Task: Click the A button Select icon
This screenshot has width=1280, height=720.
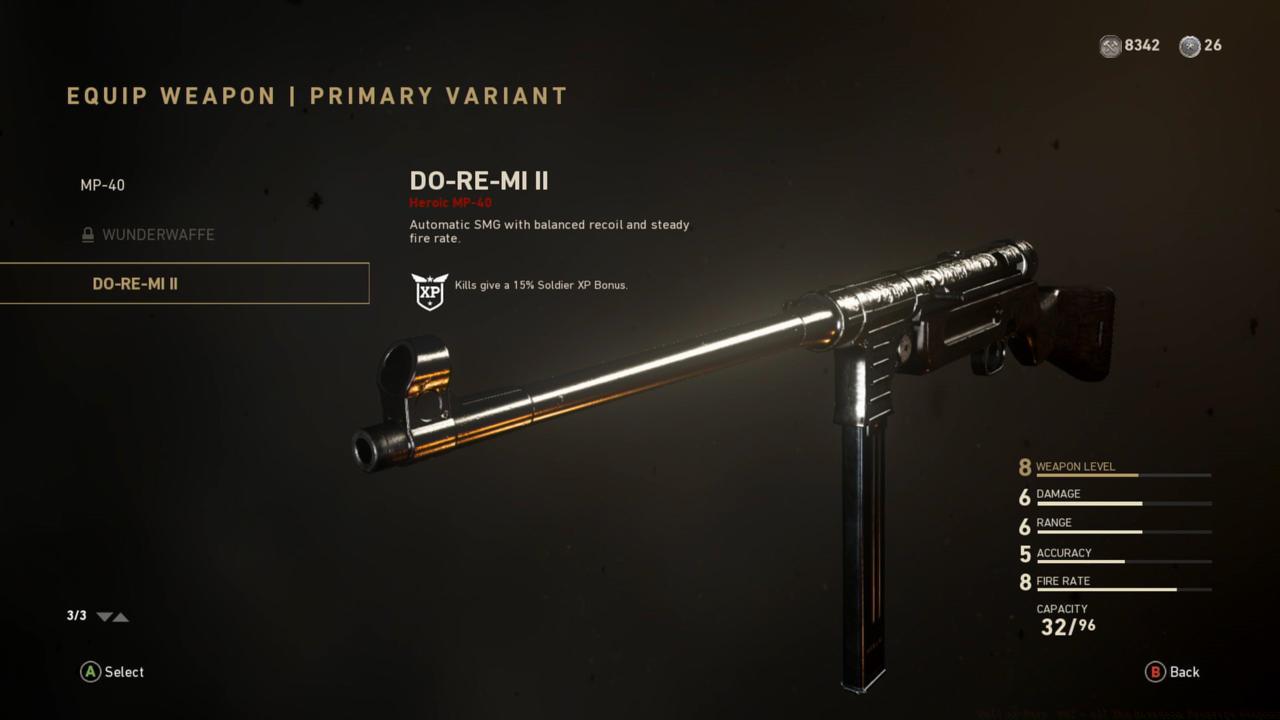Action: click(90, 672)
